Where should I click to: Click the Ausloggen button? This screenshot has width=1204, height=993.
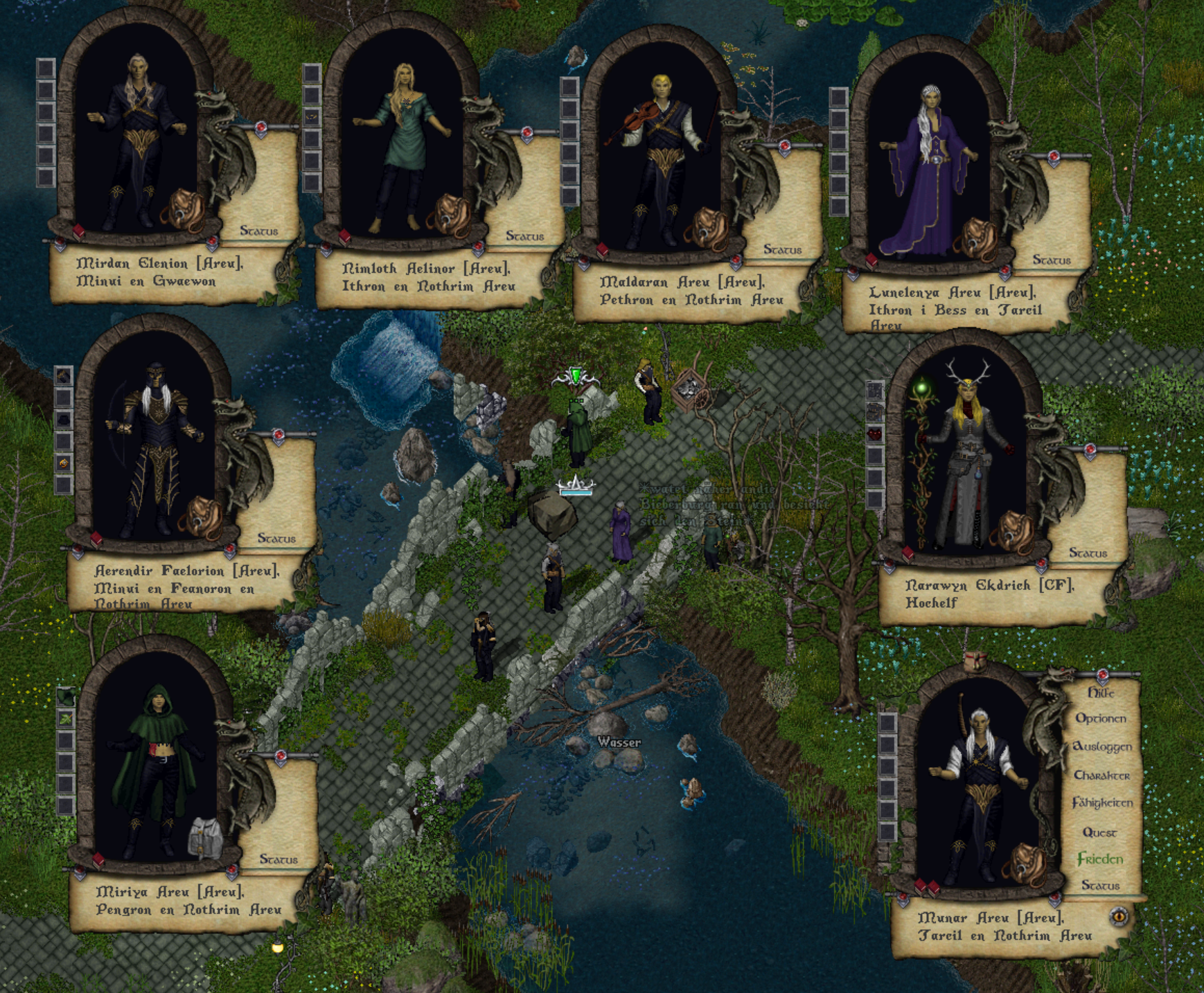(x=1101, y=746)
